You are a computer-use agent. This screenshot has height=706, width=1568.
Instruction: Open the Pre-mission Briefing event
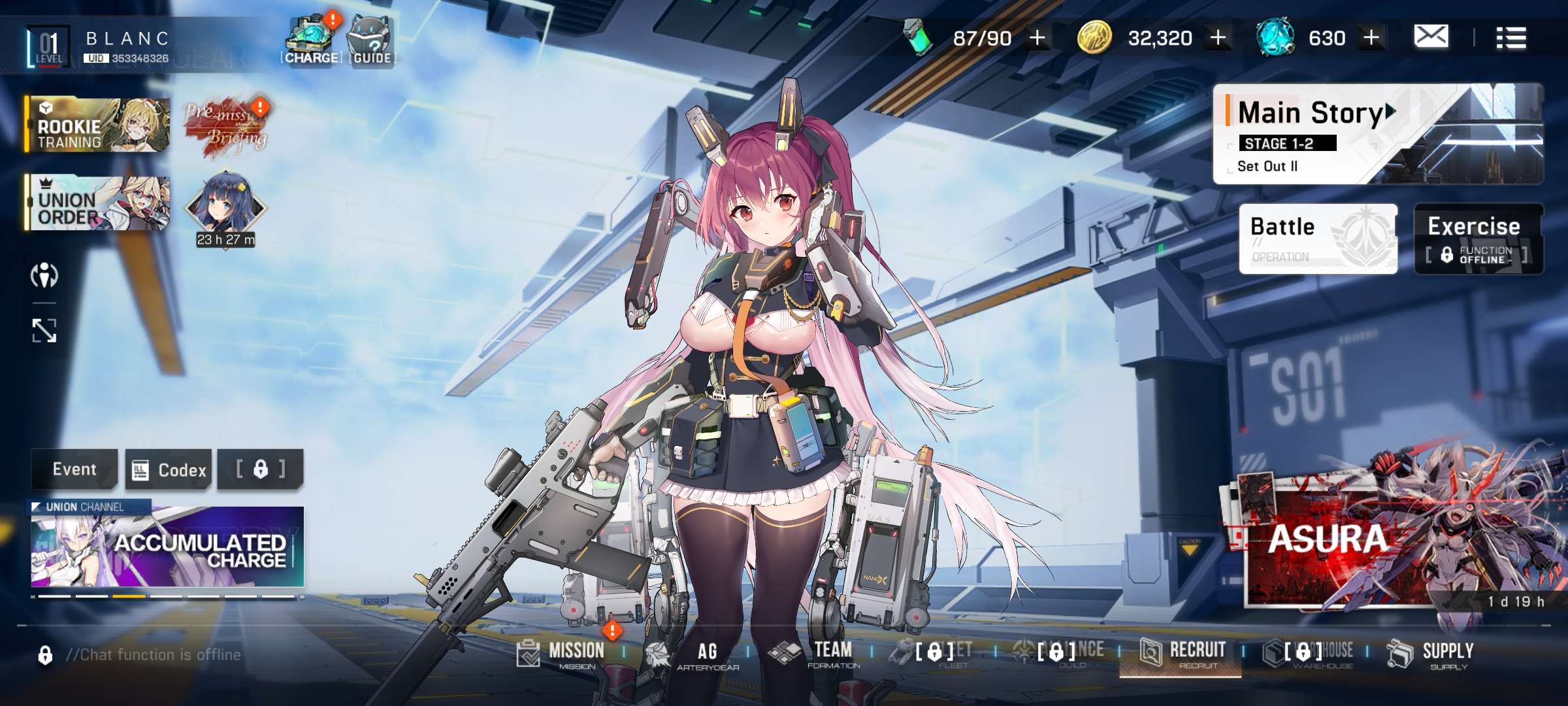[x=225, y=129]
